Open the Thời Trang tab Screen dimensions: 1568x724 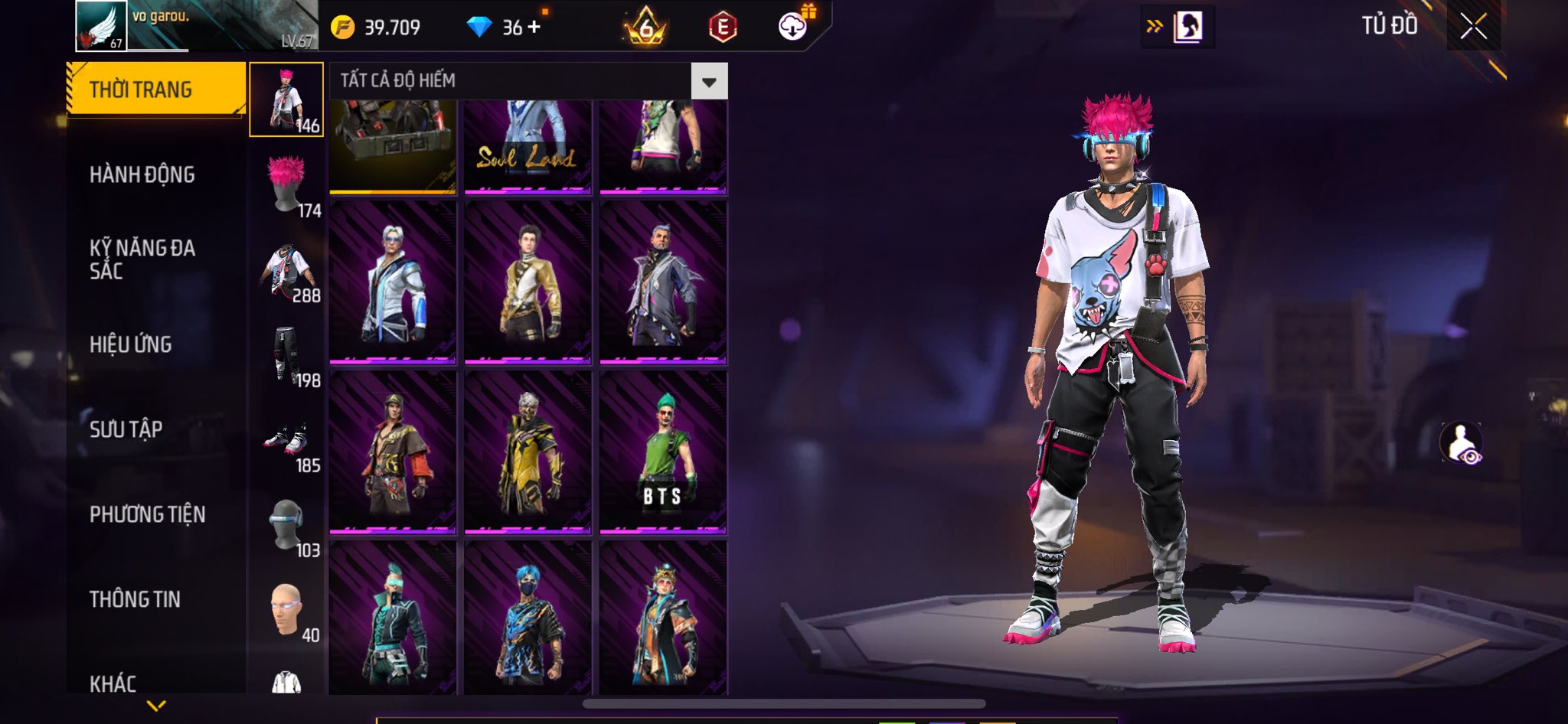pyautogui.click(x=155, y=90)
